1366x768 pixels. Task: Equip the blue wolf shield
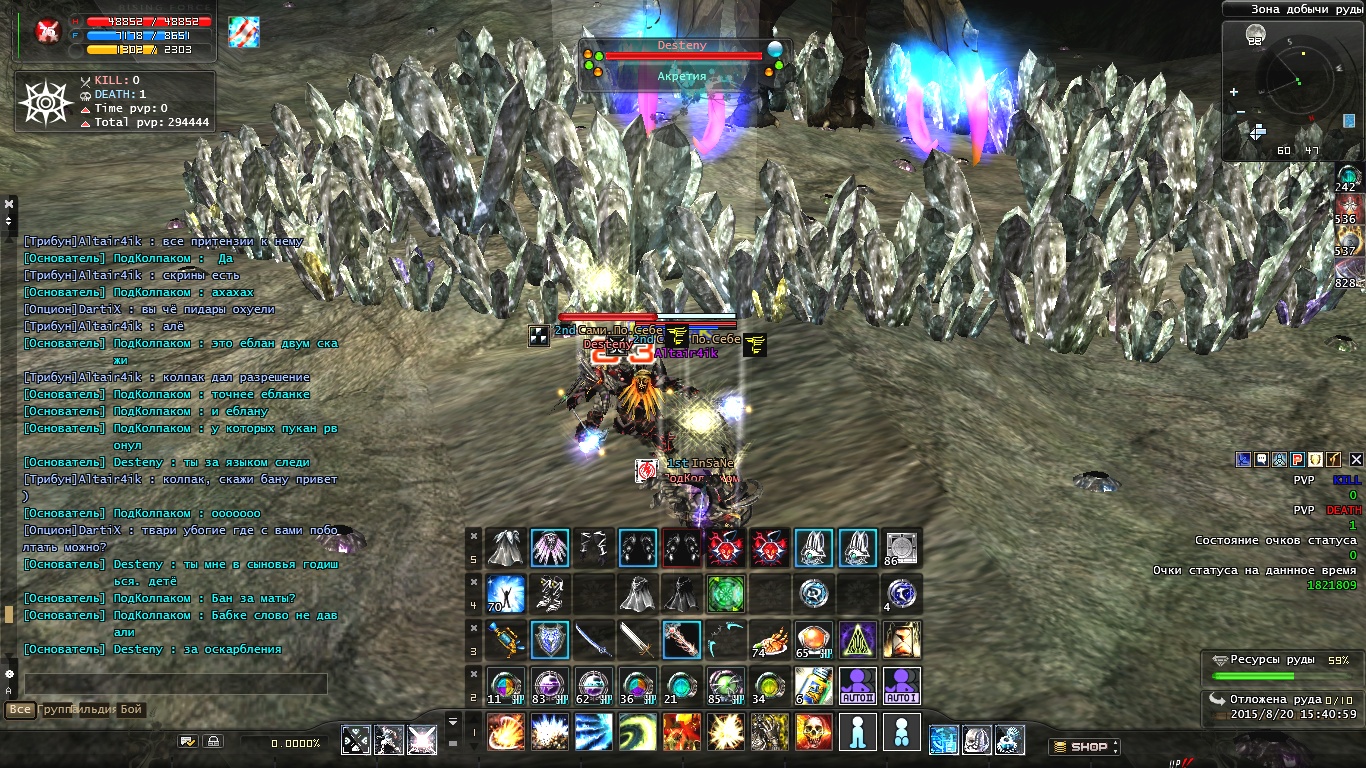[549, 640]
